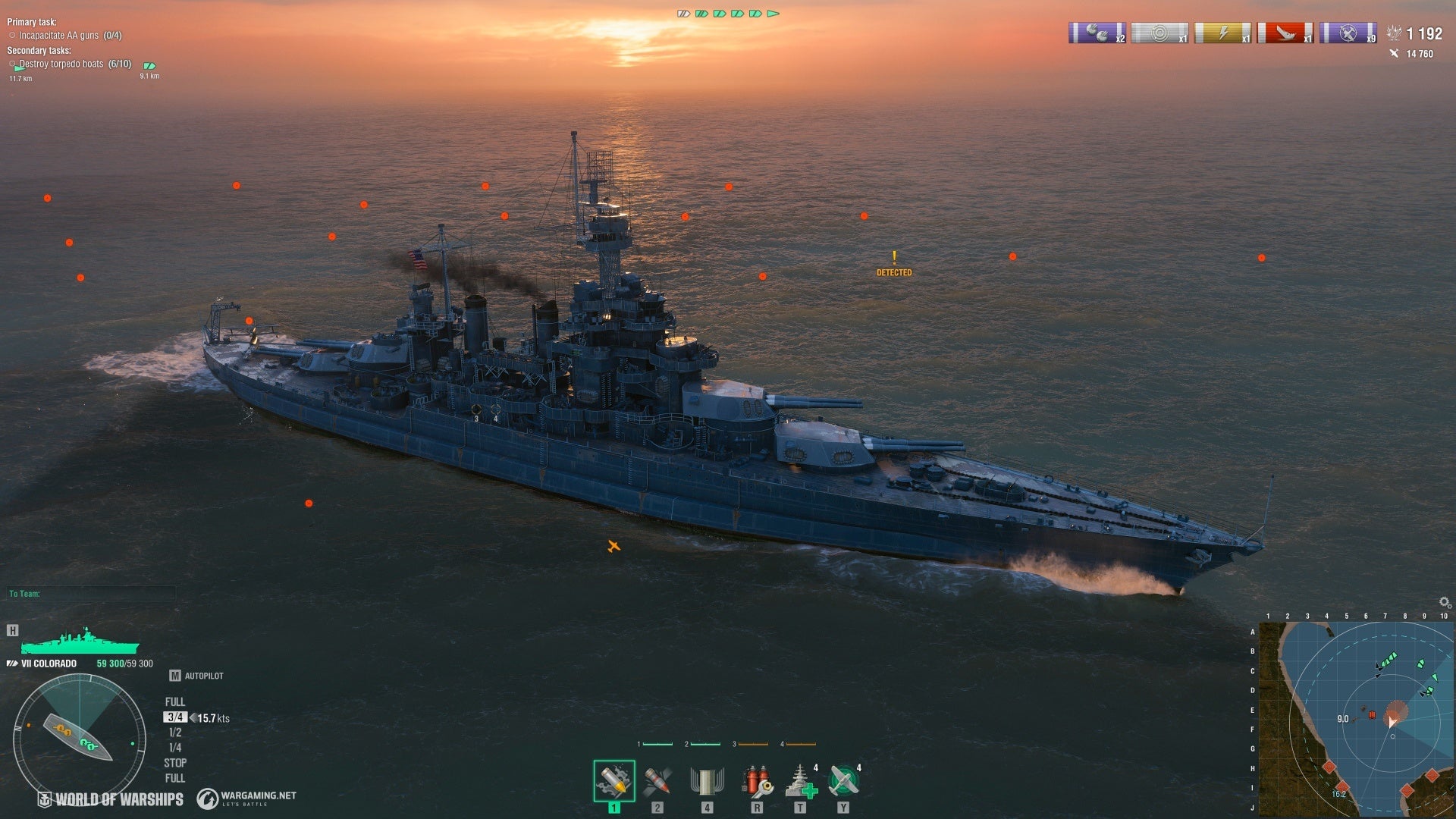Click the gold lightning bolt ribbon

(1222, 33)
